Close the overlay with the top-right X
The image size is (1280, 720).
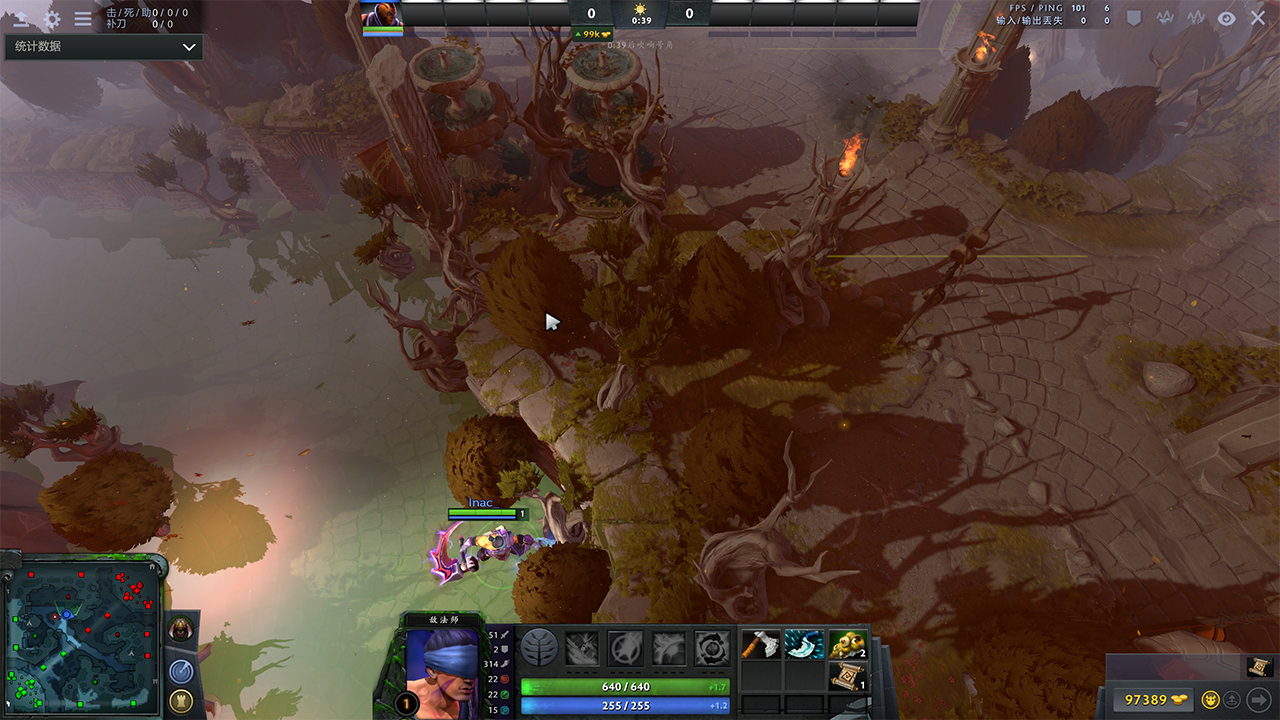click(1258, 18)
